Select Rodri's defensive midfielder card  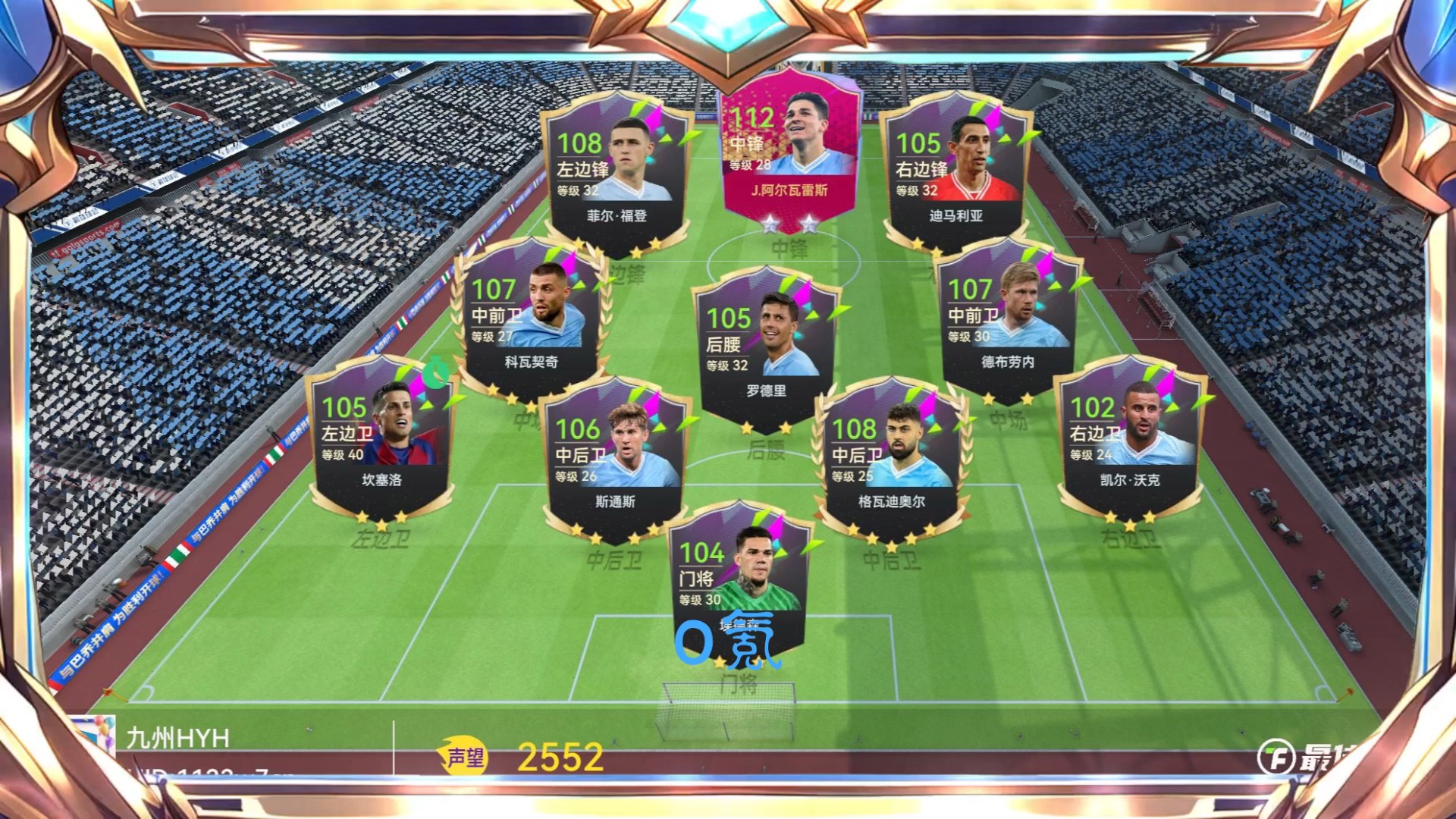click(766, 349)
